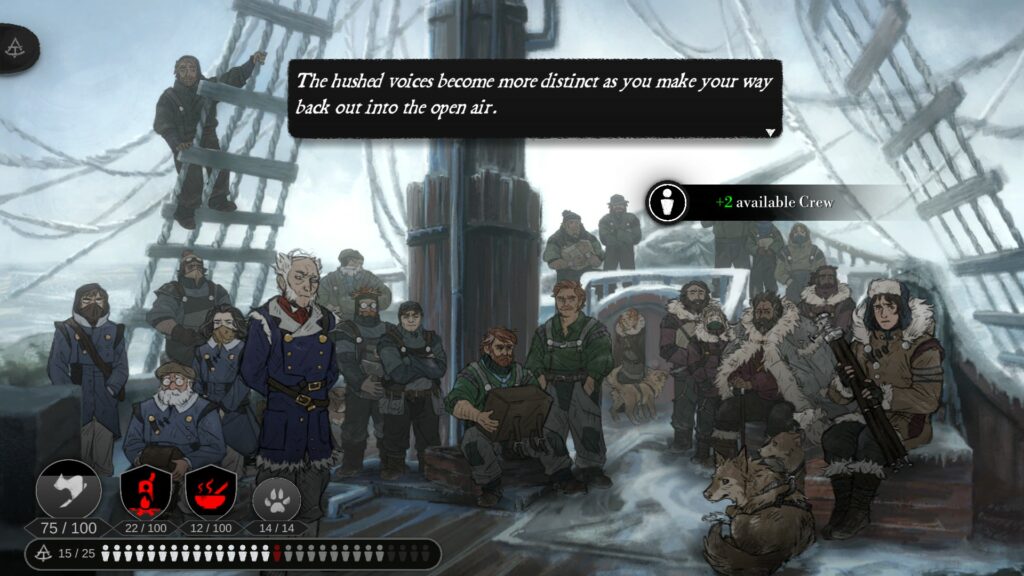Open the sextant menu tab

coord(17,47)
